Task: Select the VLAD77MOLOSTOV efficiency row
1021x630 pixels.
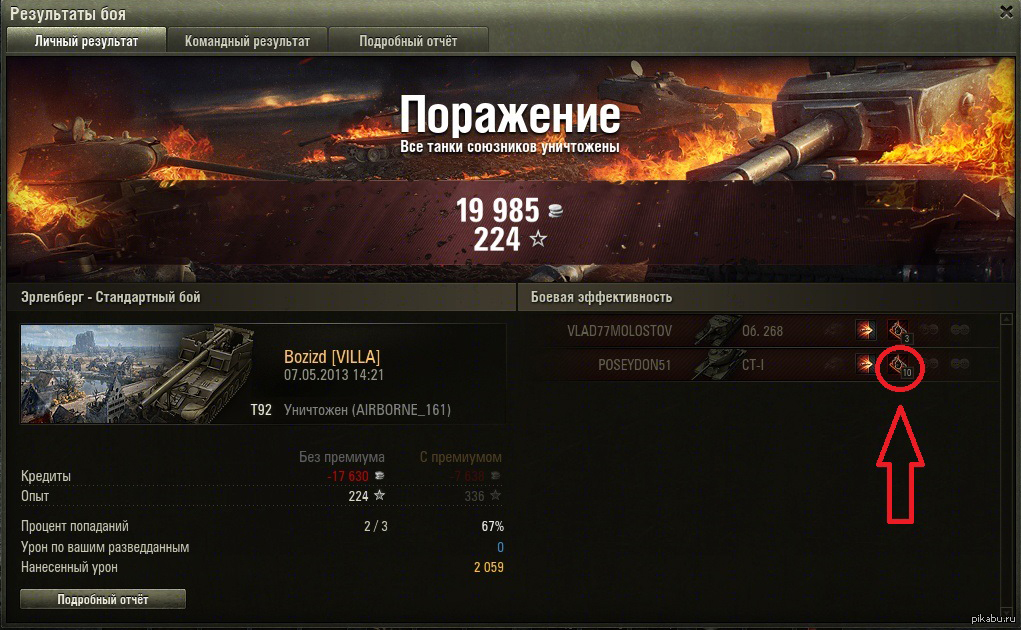Action: tap(620, 331)
